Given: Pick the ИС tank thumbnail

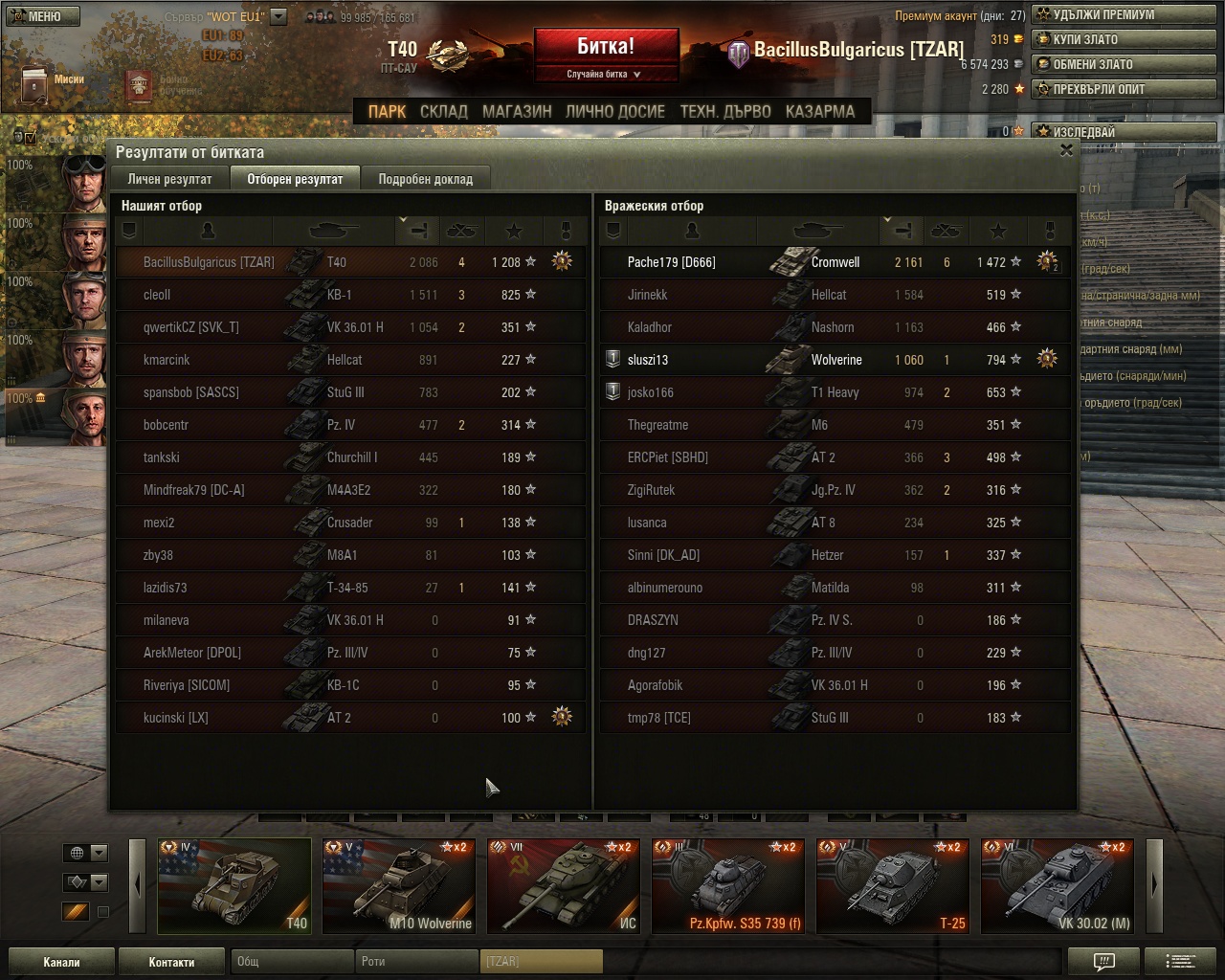Looking at the screenshot, I should point(563,886).
